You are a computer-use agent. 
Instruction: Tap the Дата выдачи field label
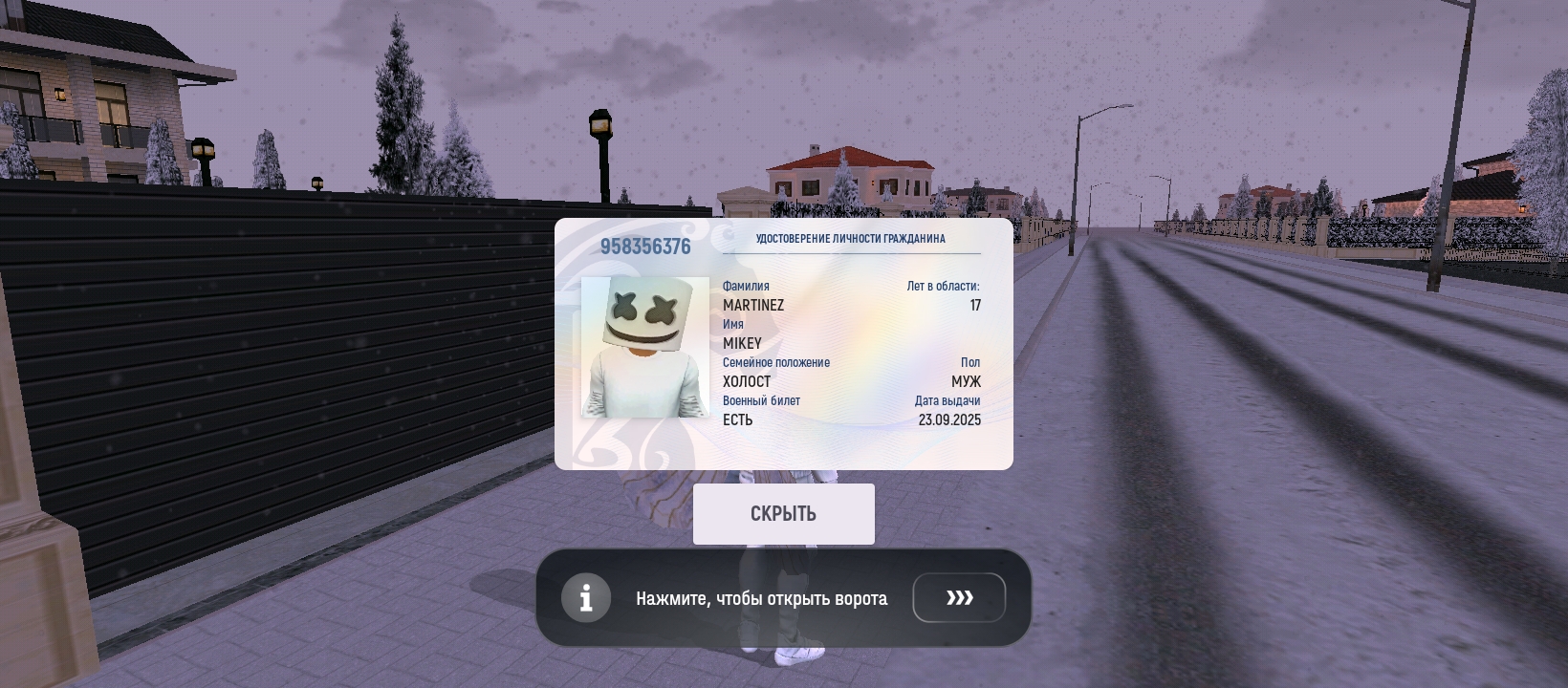tap(947, 400)
